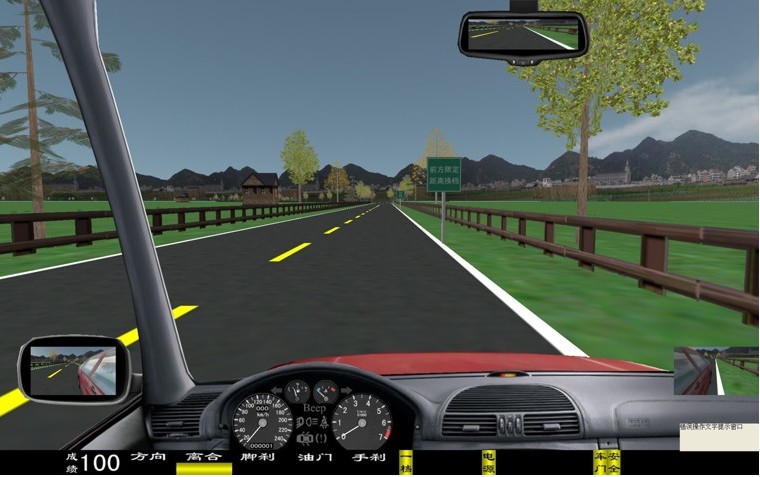Select the highlighted 离合 clutch indicator
This screenshot has width=760, height=477.
point(204,458)
